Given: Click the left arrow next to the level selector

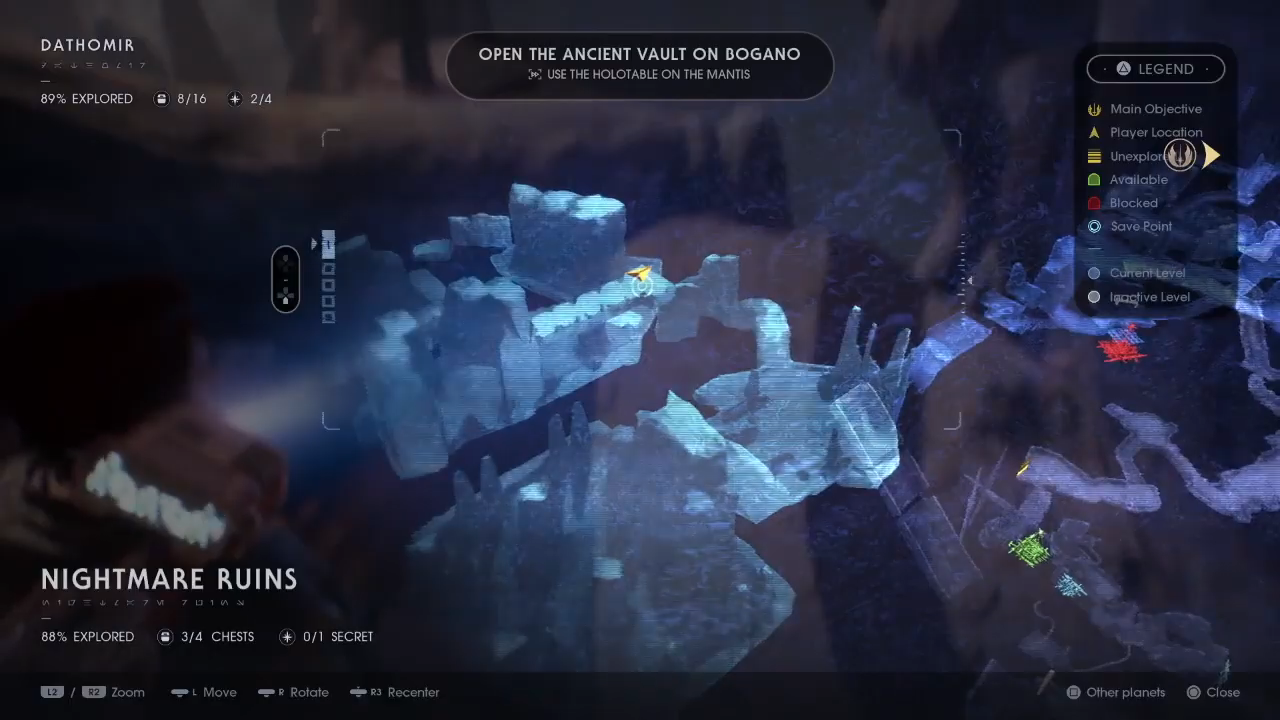Looking at the screenshot, I should 314,243.
